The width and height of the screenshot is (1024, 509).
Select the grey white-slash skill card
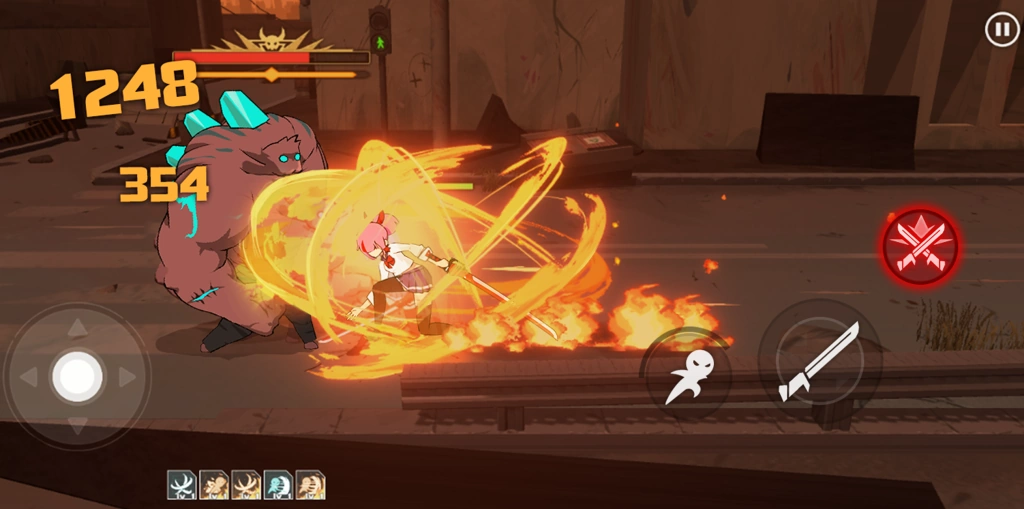[181, 485]
